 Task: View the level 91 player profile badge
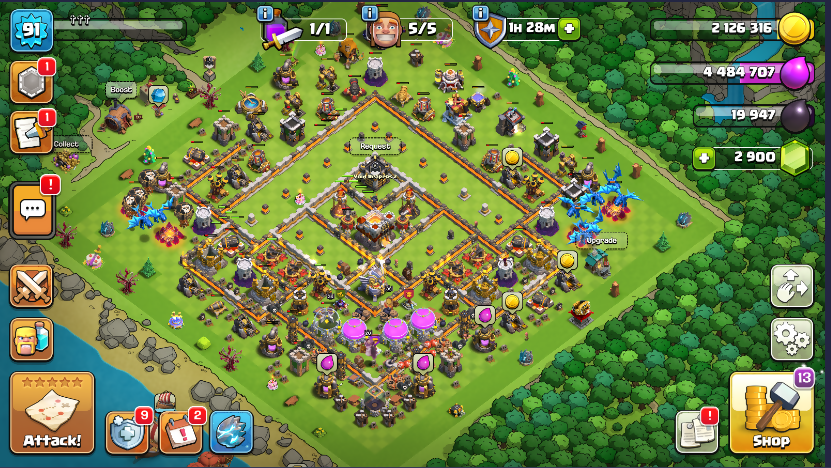(30, 30)
